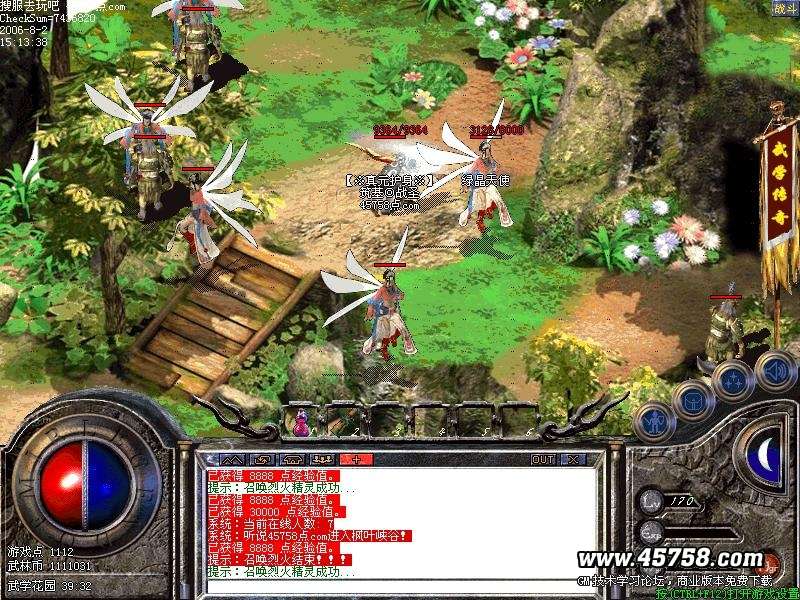Screen dimensions: 800x600
Task: Click the OUT button above the chat
Action: 543,459
